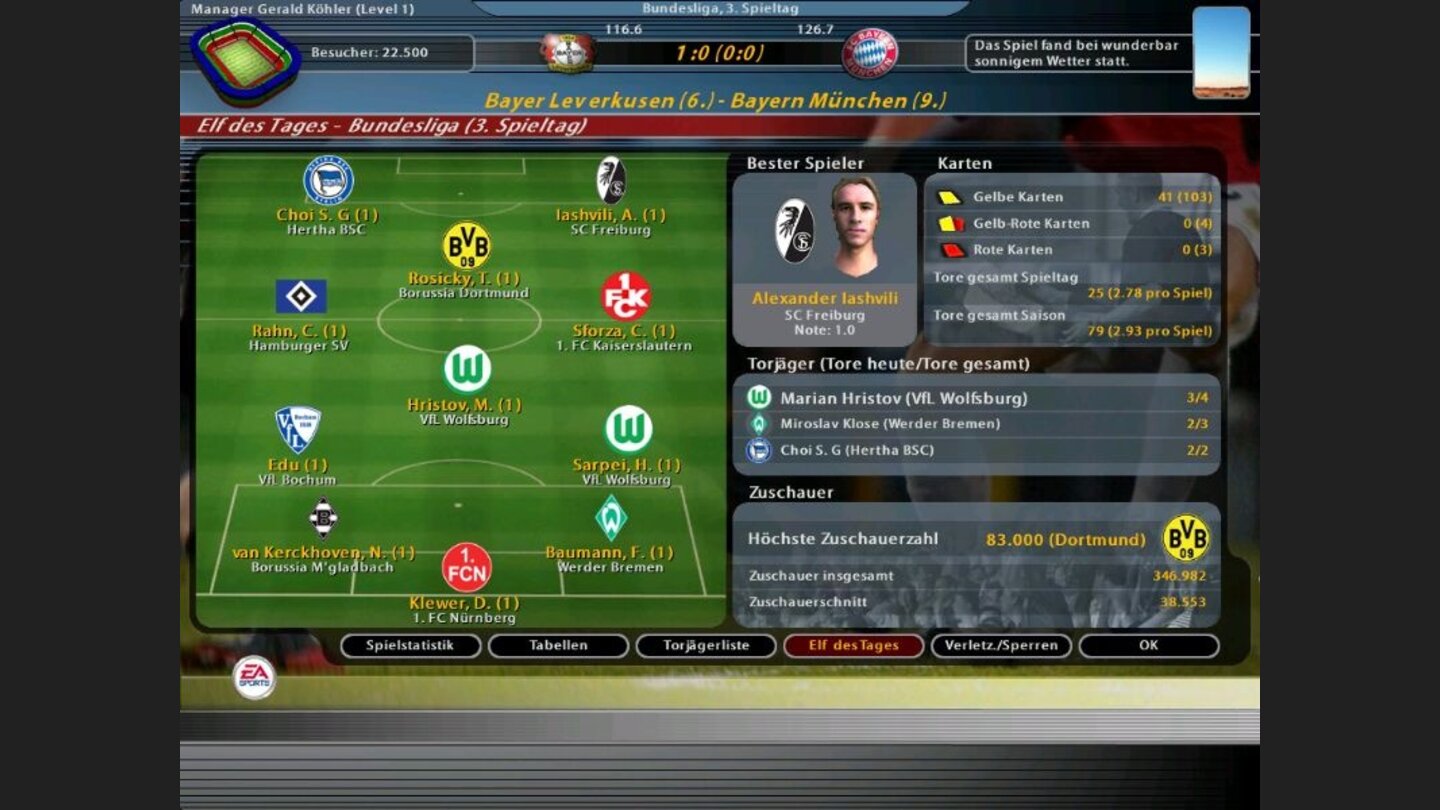Screen dimensions: 1440x810
Task: Open the Verletz./Sperren overview
Action: coord(1002,646)
